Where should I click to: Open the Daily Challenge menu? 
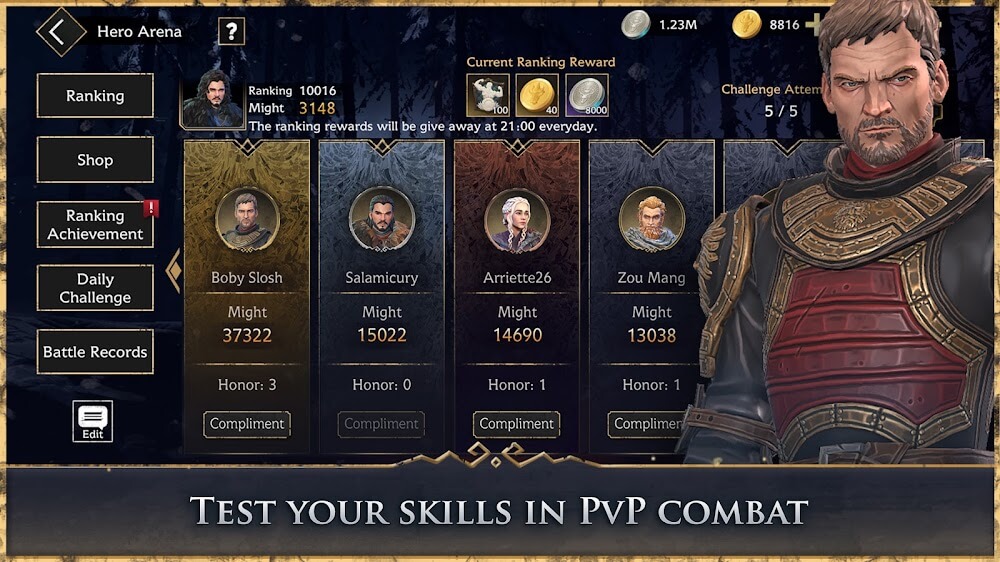pos(95,288)
